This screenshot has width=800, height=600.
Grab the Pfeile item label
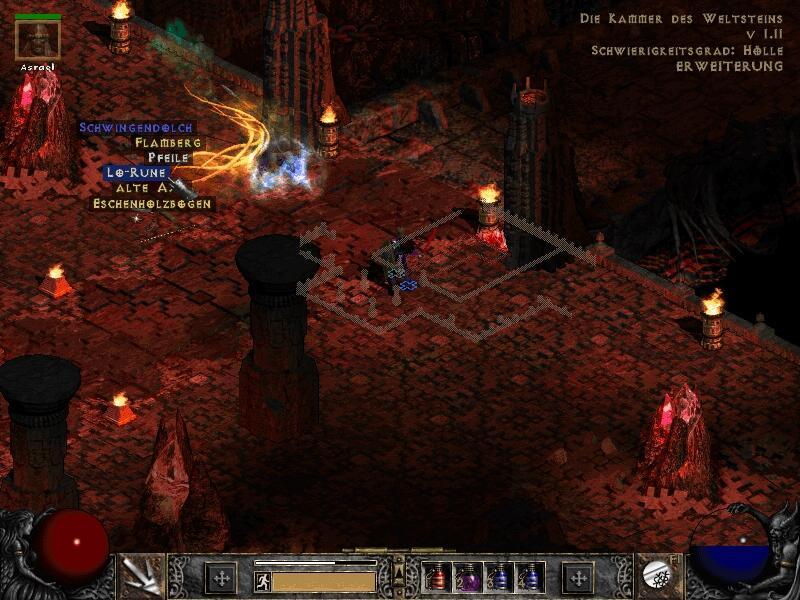(x=168, y=158)
